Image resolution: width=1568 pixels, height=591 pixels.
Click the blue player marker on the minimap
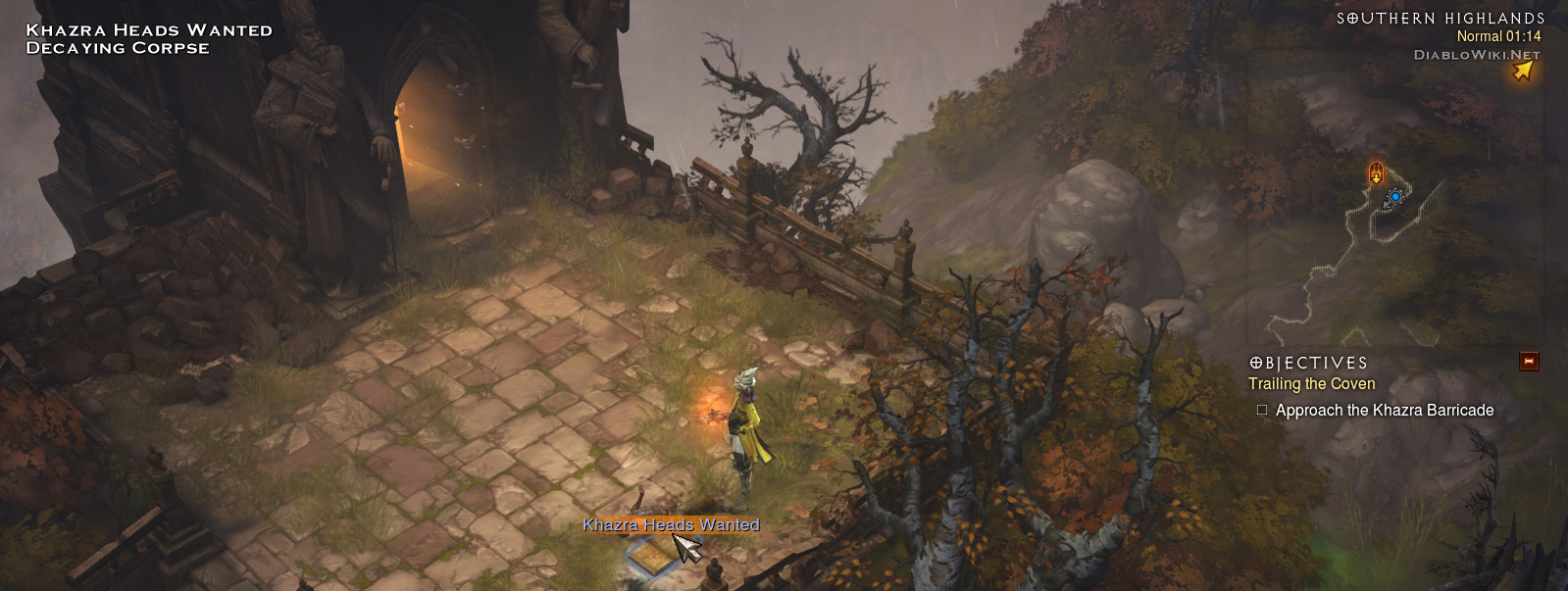[x=1395, y=198]
